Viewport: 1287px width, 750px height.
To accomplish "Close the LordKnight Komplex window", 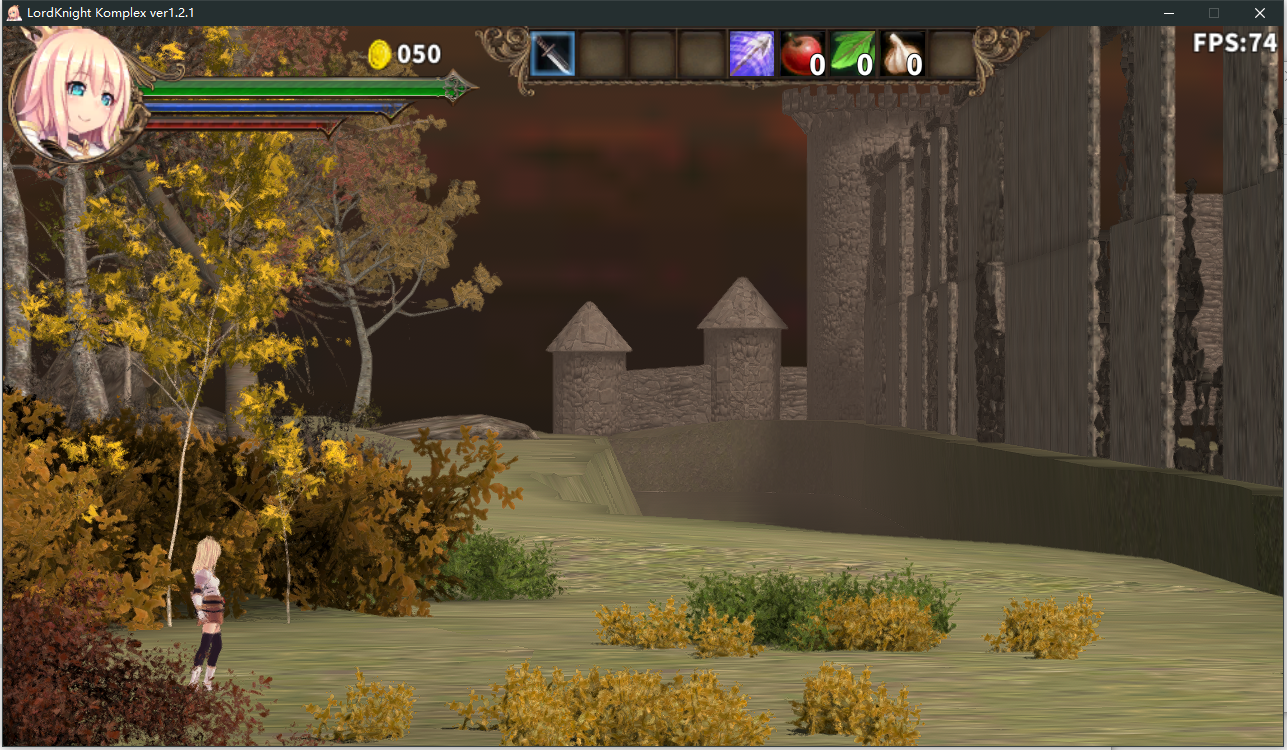I will click(x=1259, y=13).
